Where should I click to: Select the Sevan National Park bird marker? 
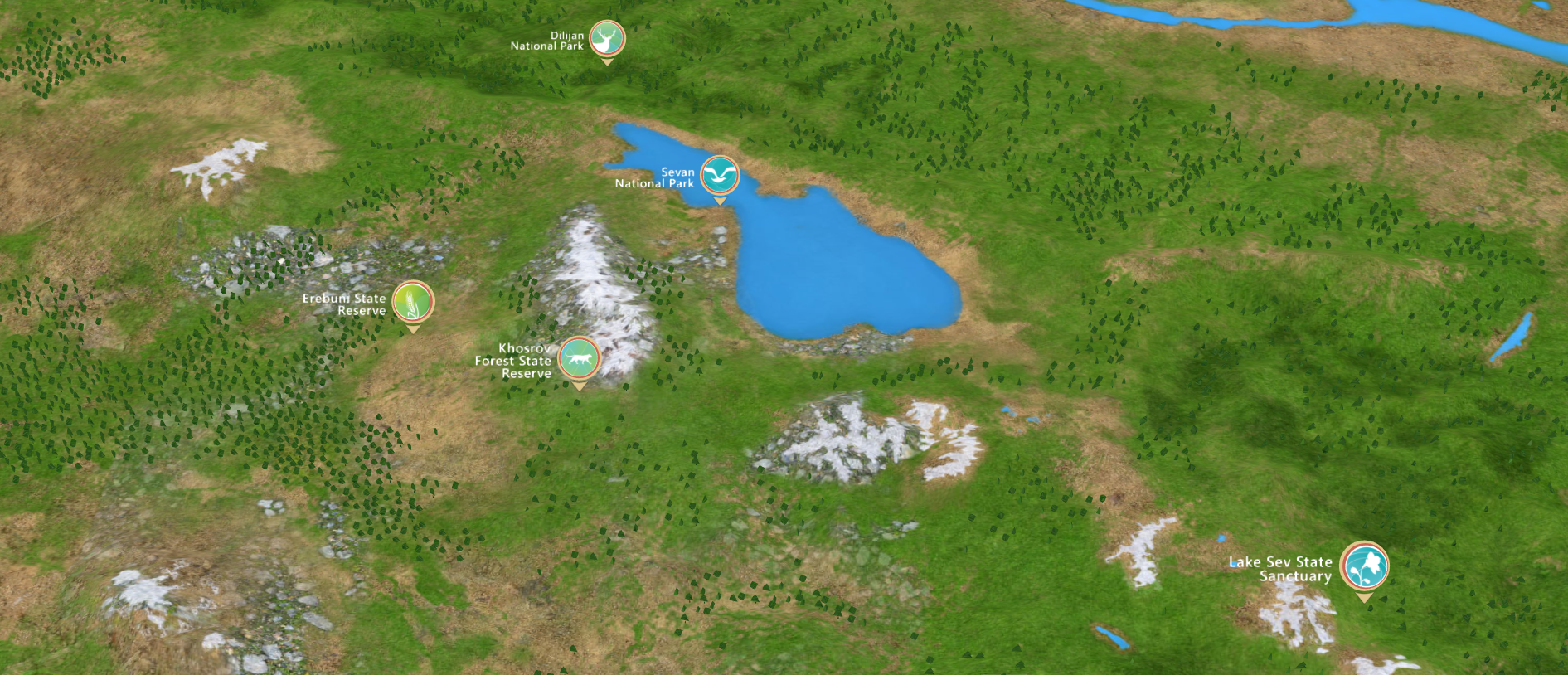(x=720, y=175)
